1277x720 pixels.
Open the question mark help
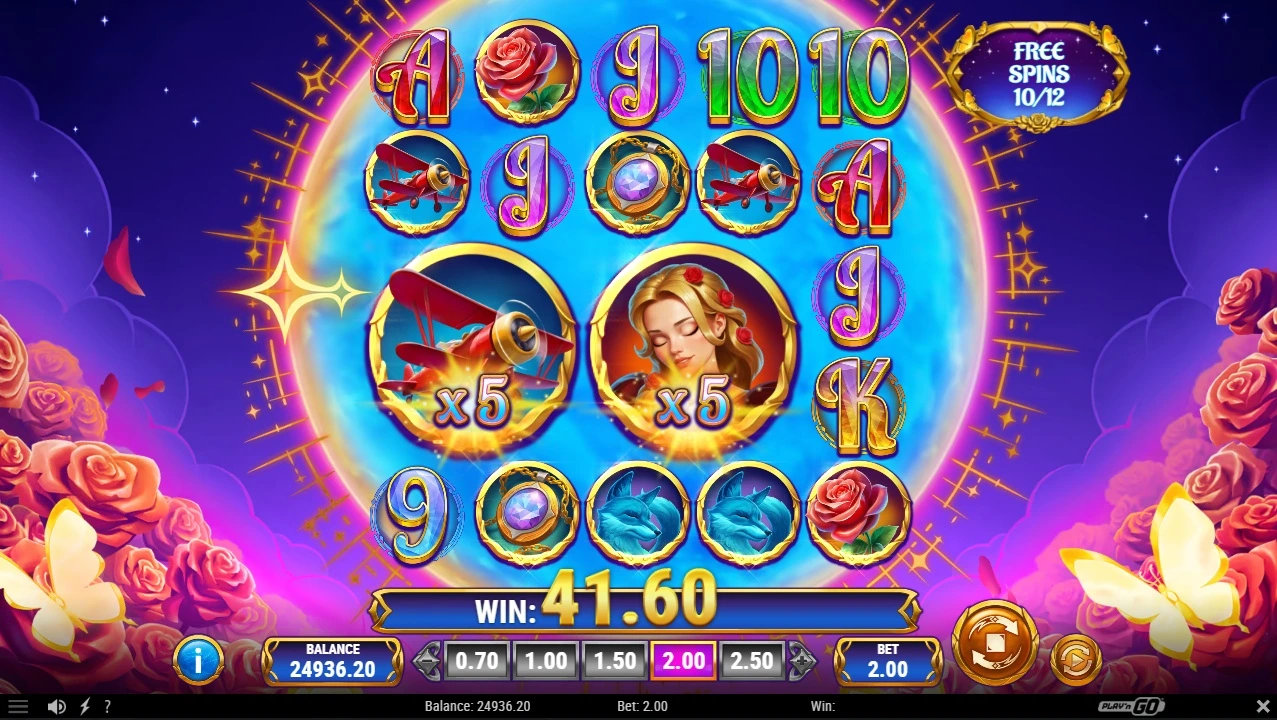(107, 706)
